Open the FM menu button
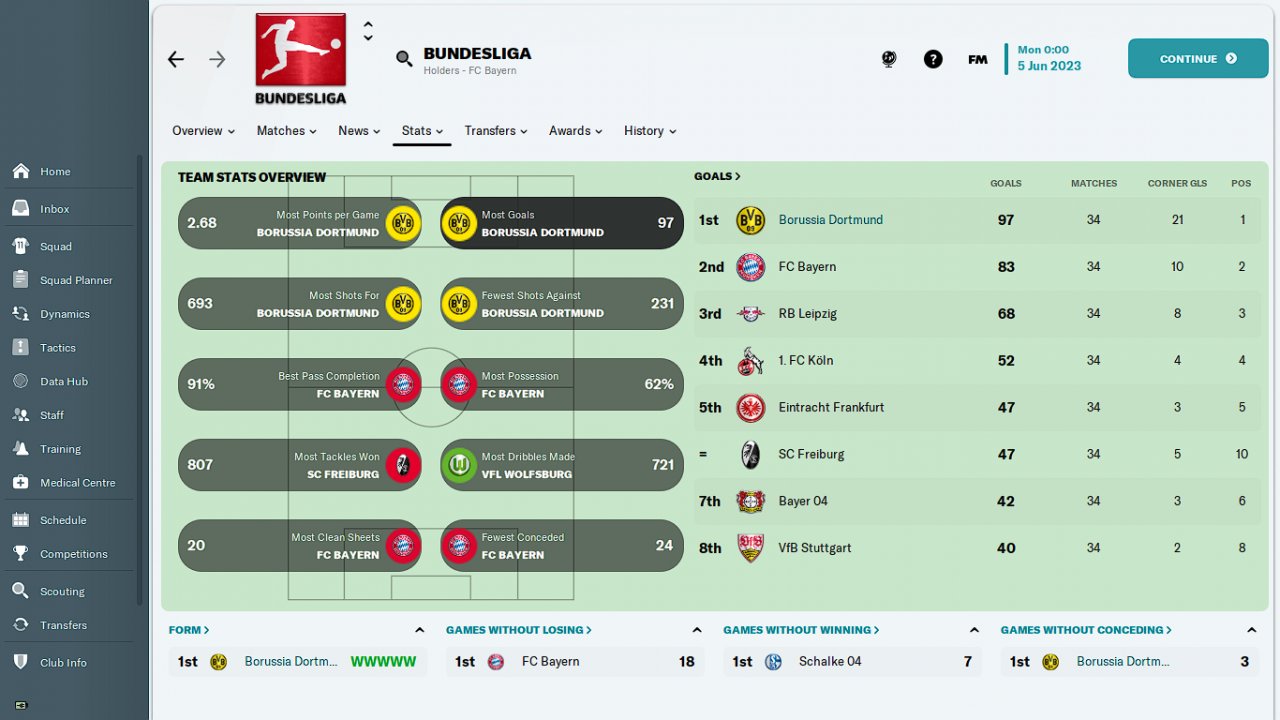Image resolution: width=1280 pixels, height=720 pixels. click(x=978, y=59)
